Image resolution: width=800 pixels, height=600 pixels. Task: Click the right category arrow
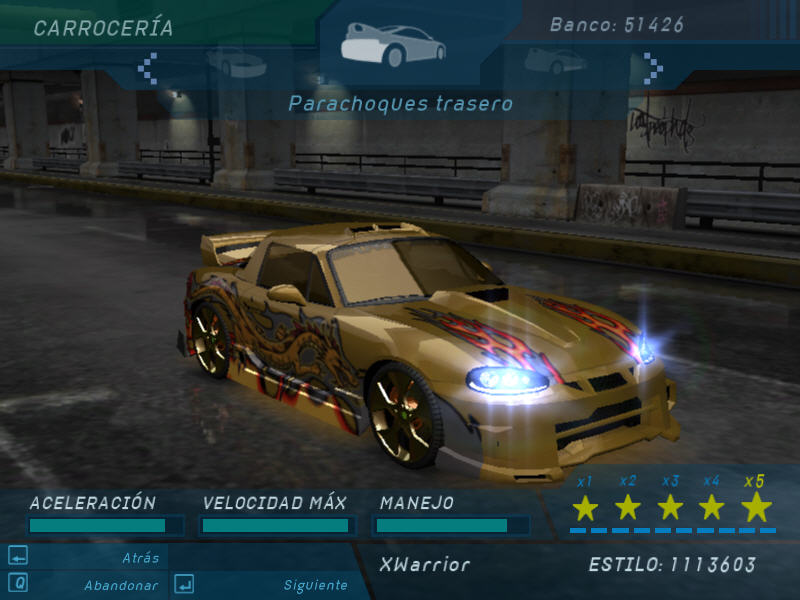coord(653,68)
